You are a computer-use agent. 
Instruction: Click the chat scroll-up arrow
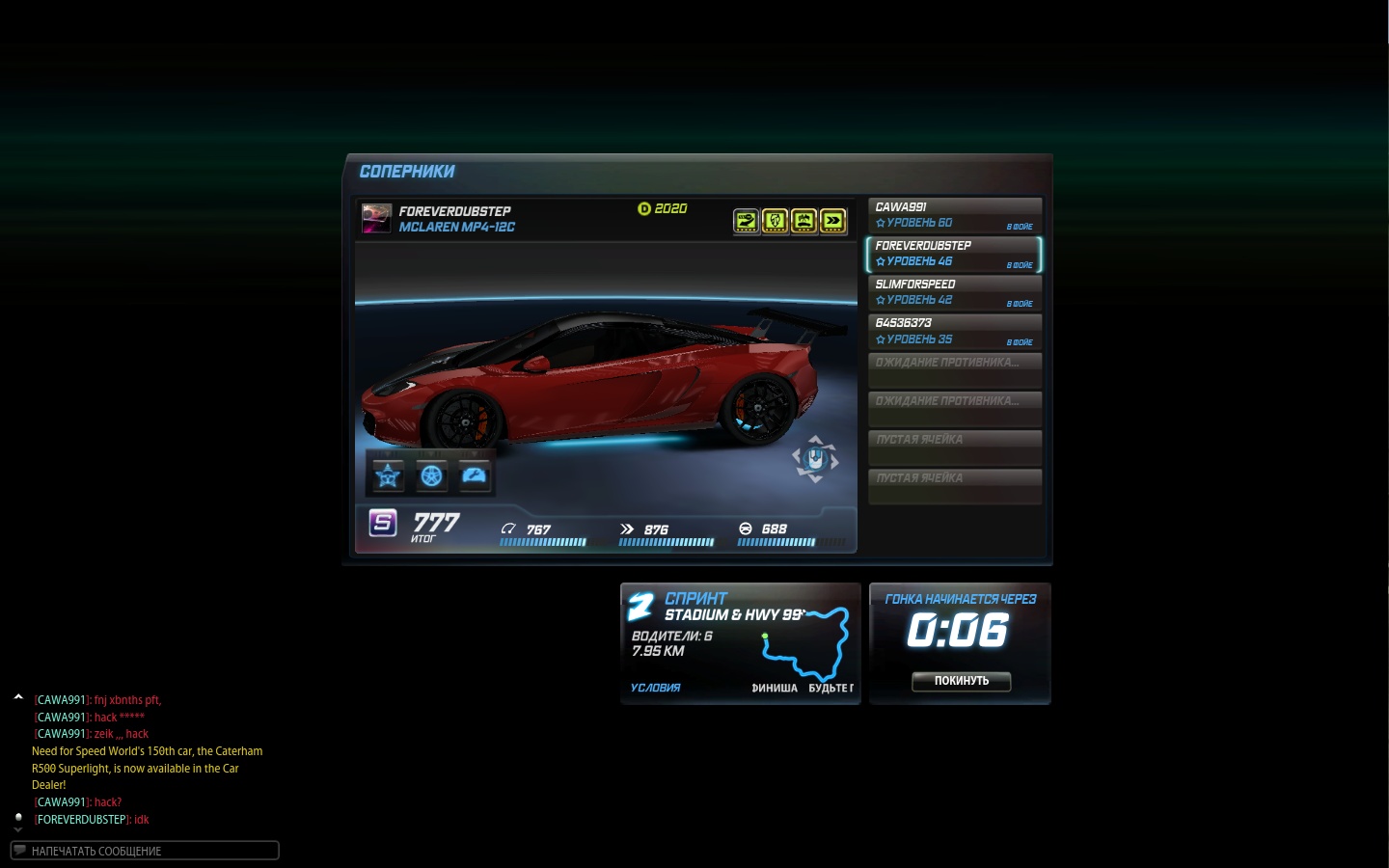(x=18, y=696)
